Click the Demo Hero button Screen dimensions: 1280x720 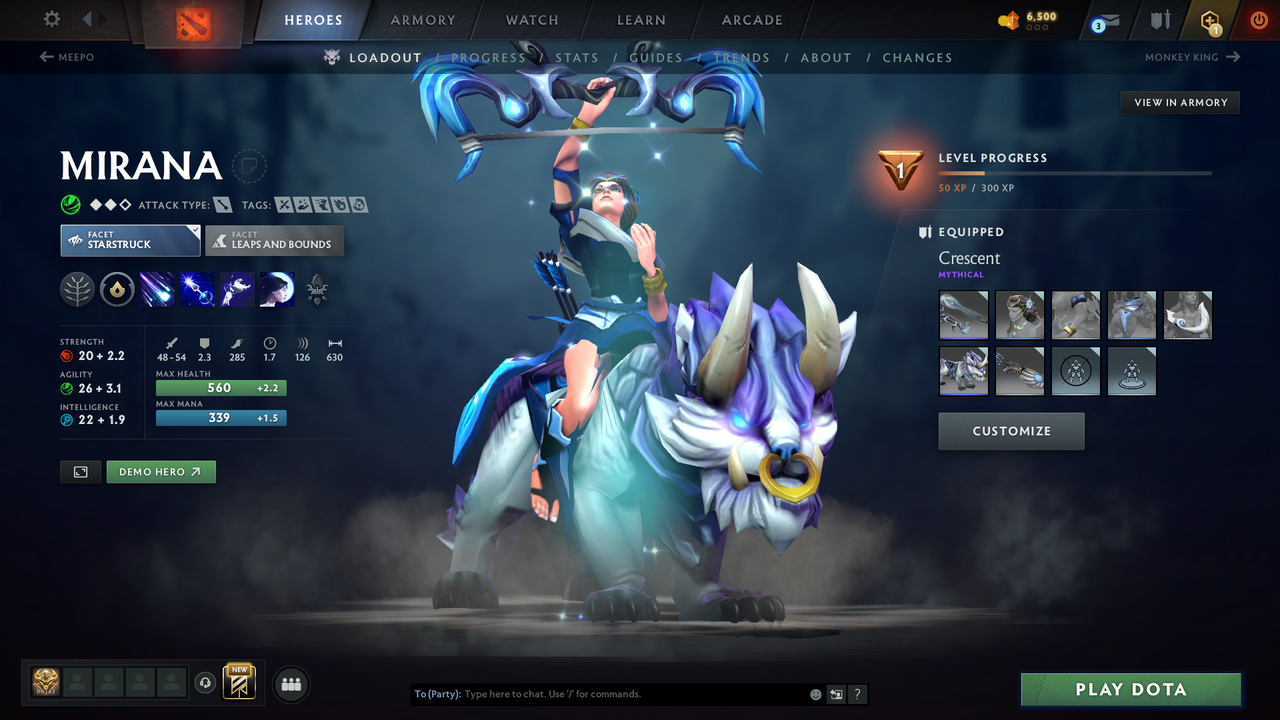point(160,471)
